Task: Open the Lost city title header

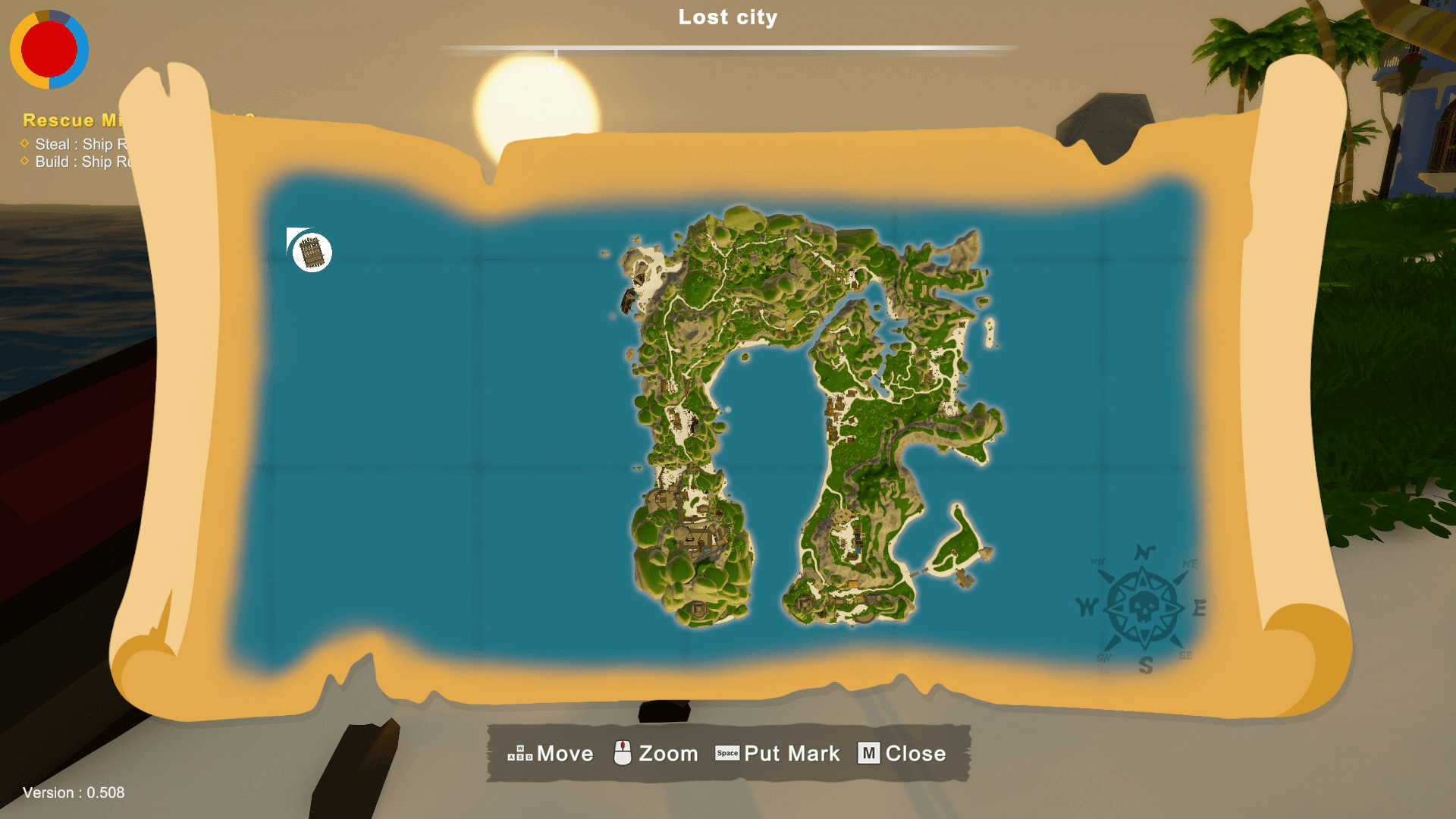Action: point(726,17)
